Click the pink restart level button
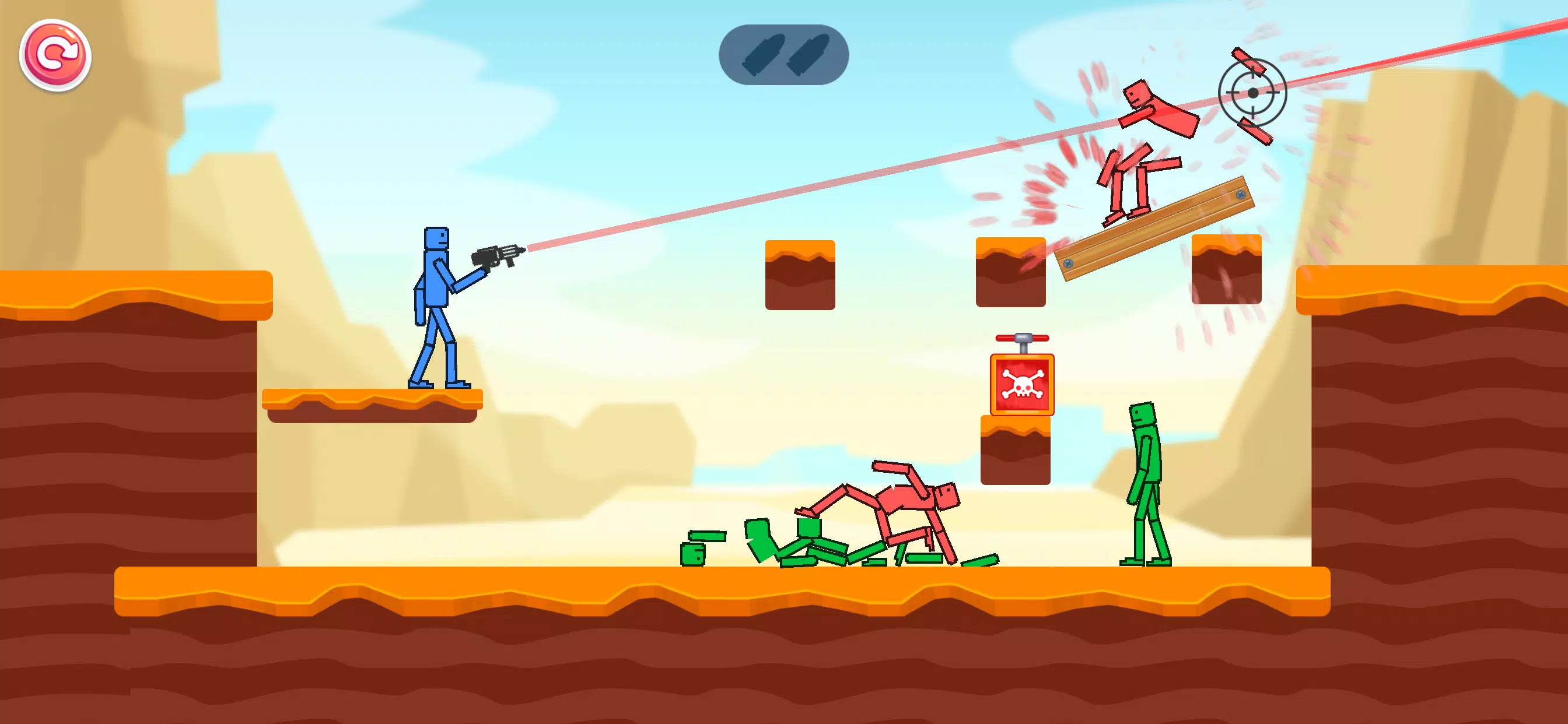The height and width of the screenshot is (724, 1568). (55, 55)
